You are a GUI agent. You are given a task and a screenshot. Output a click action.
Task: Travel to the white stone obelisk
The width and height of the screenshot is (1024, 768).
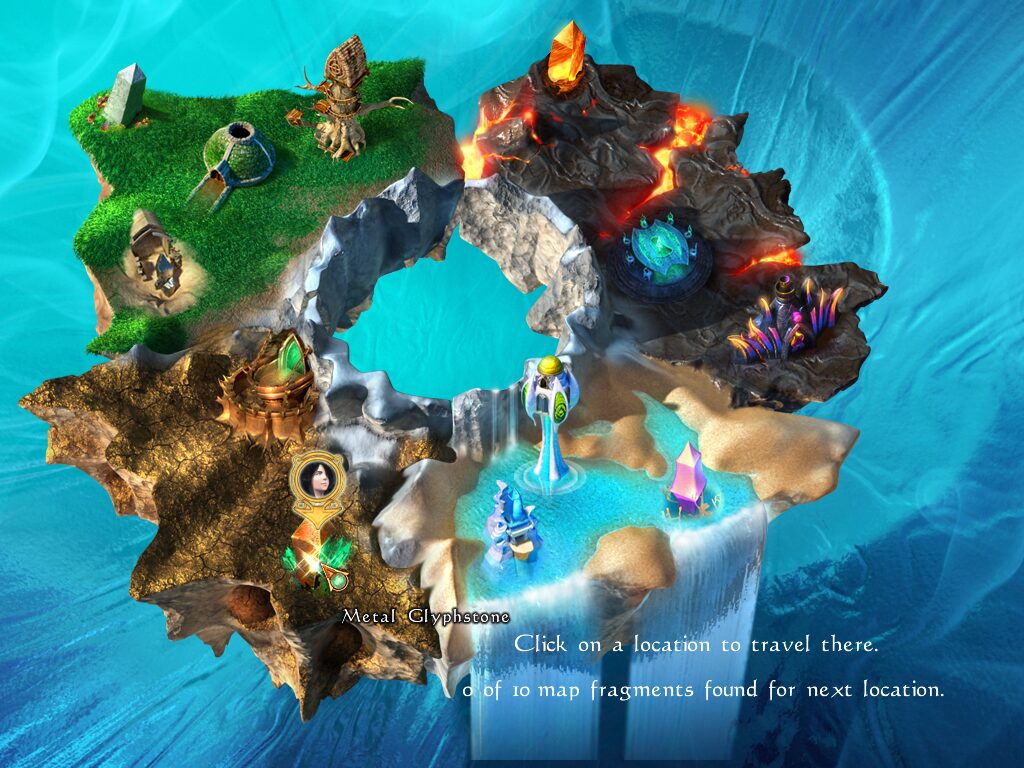[x=127, y=96]
